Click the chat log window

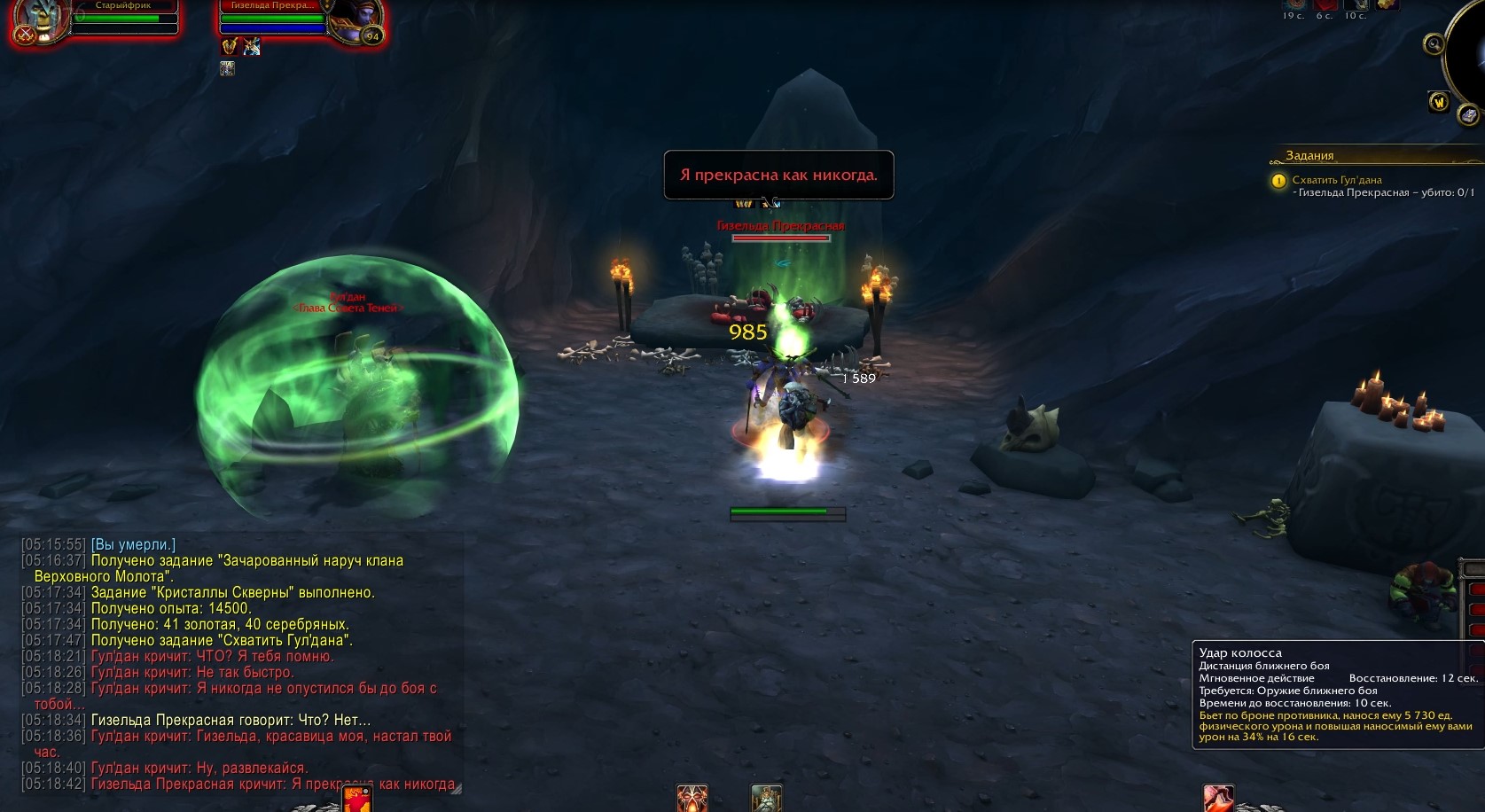239,663
